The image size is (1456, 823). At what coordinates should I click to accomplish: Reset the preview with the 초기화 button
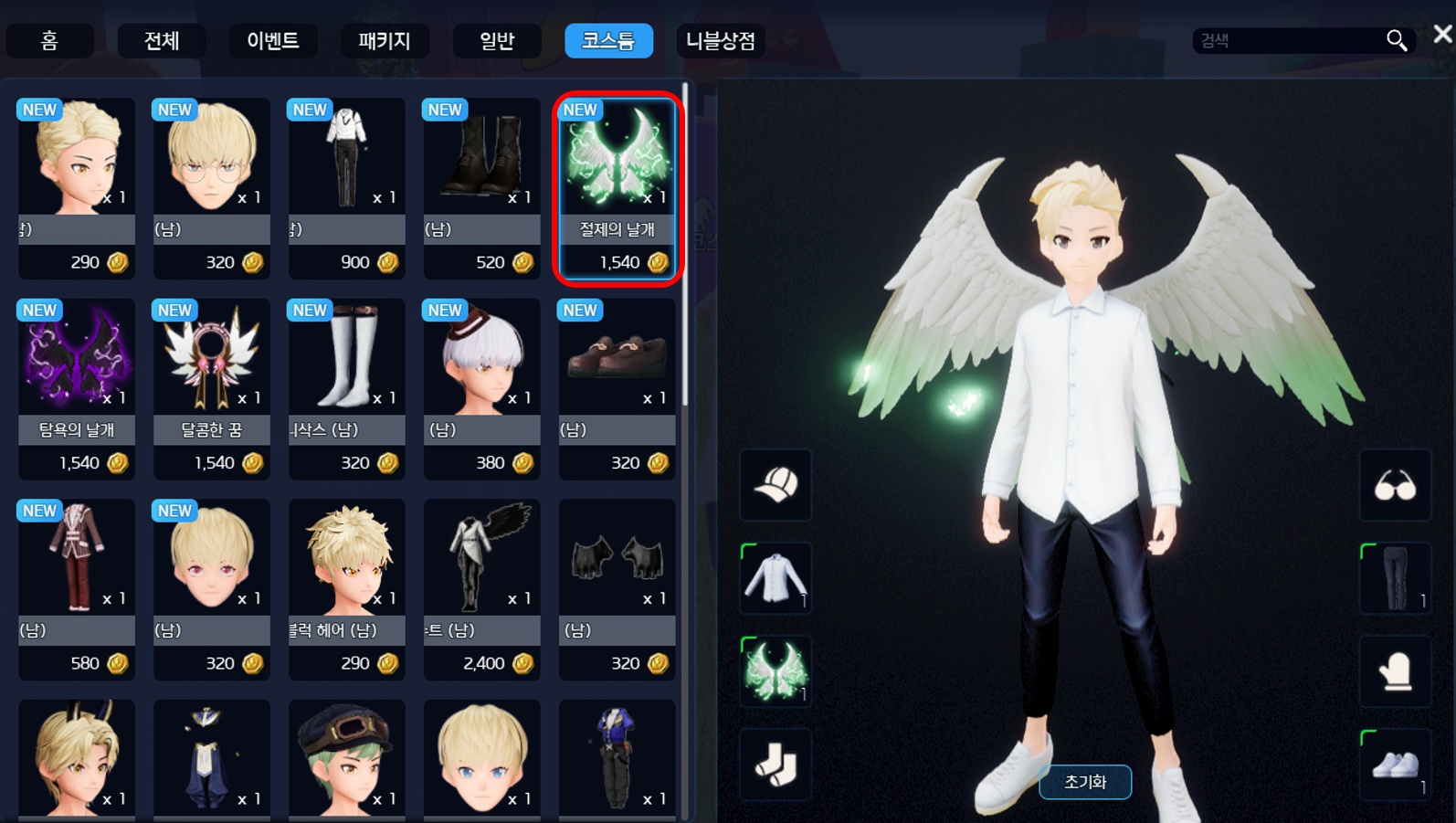click(1085, 782)
